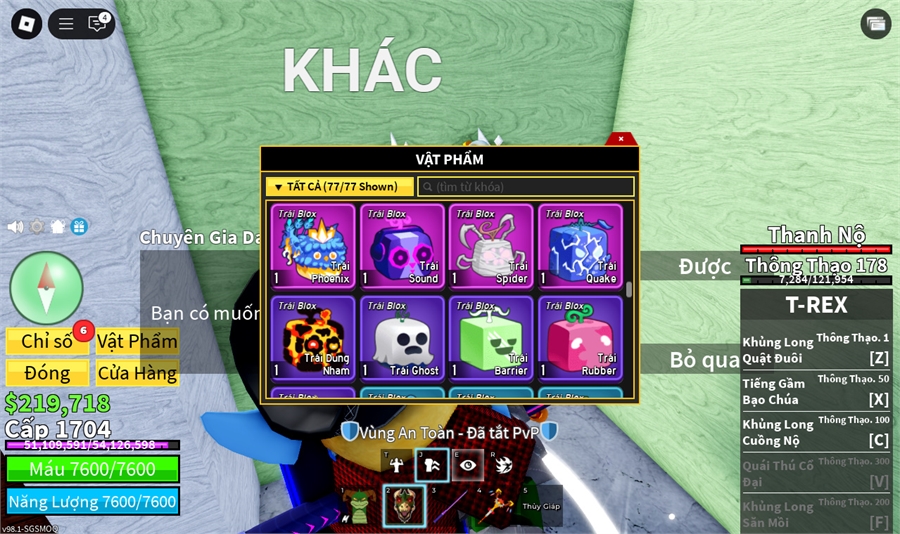The width and height of the screenshot is (900, 534).
Task: Select the Trái Sound fruit slot
Action: (402, 246)
